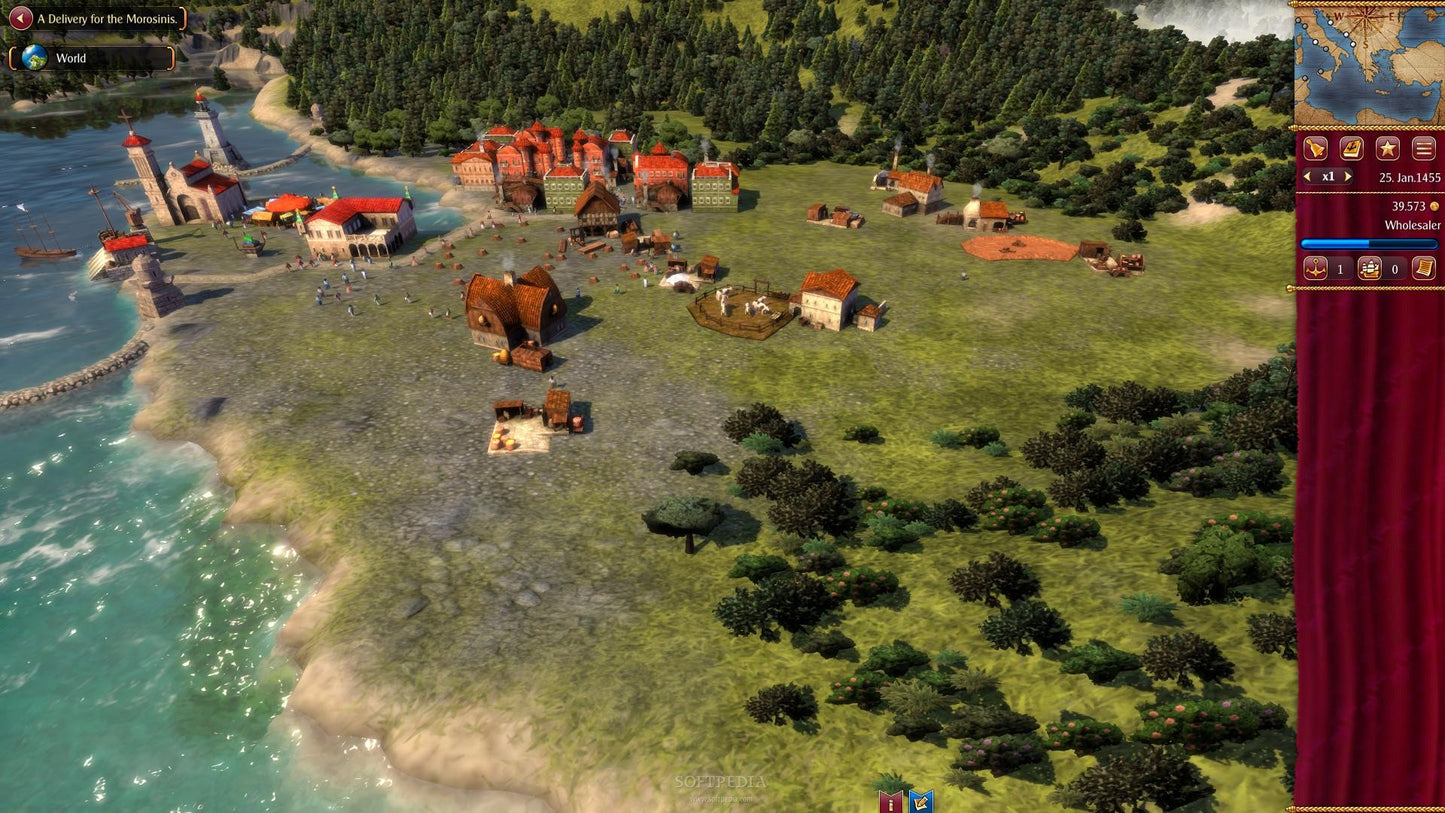This screenshot has height=813, width=1445.
Task: Open the anchor logbook icon
Action: tap(1351, 149)
